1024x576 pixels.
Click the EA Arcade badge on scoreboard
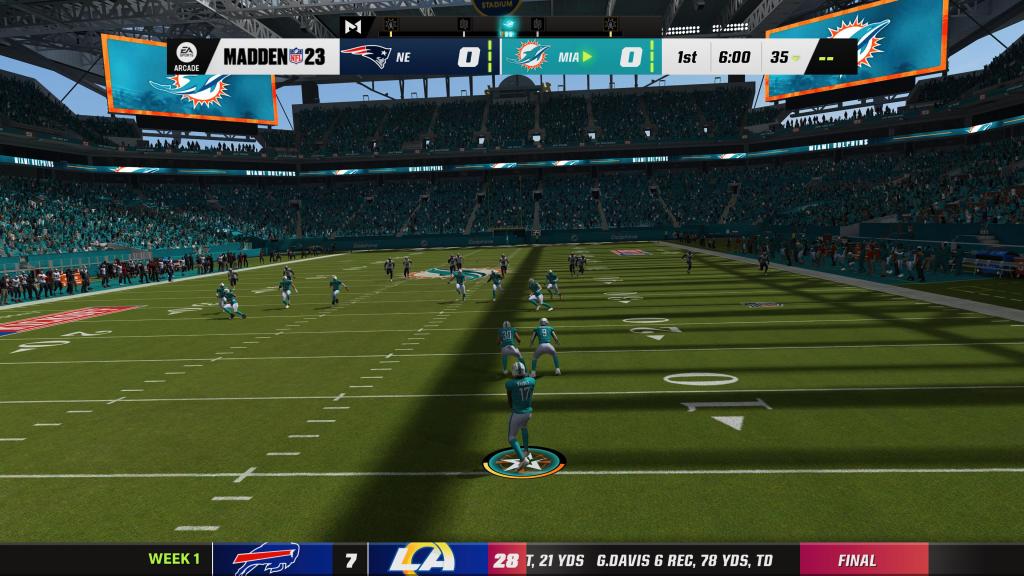point(188,56)
